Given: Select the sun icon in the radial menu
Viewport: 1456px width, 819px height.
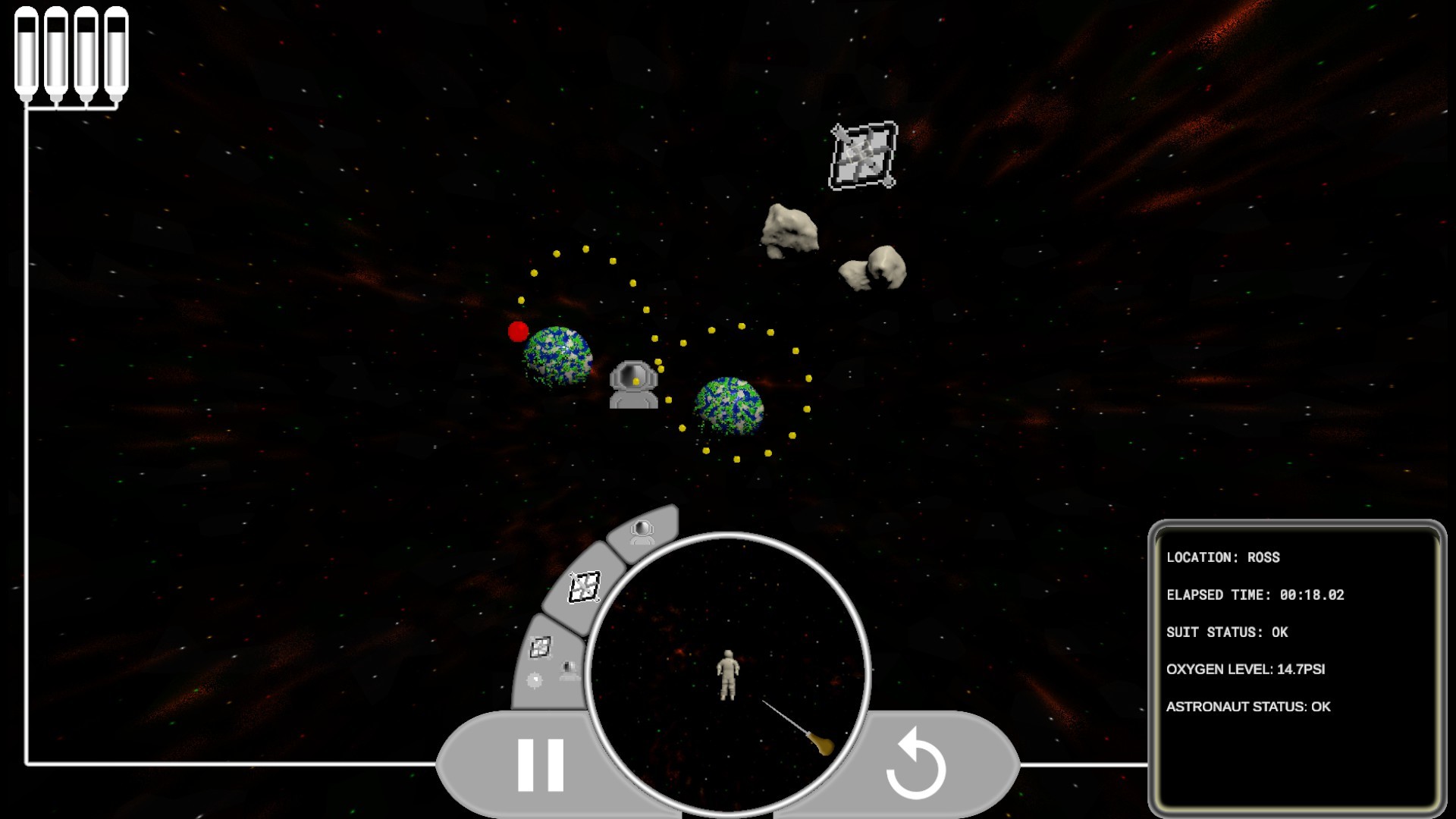Looking at the screenshot, I should pyautogui.click(x=534, y=679).
